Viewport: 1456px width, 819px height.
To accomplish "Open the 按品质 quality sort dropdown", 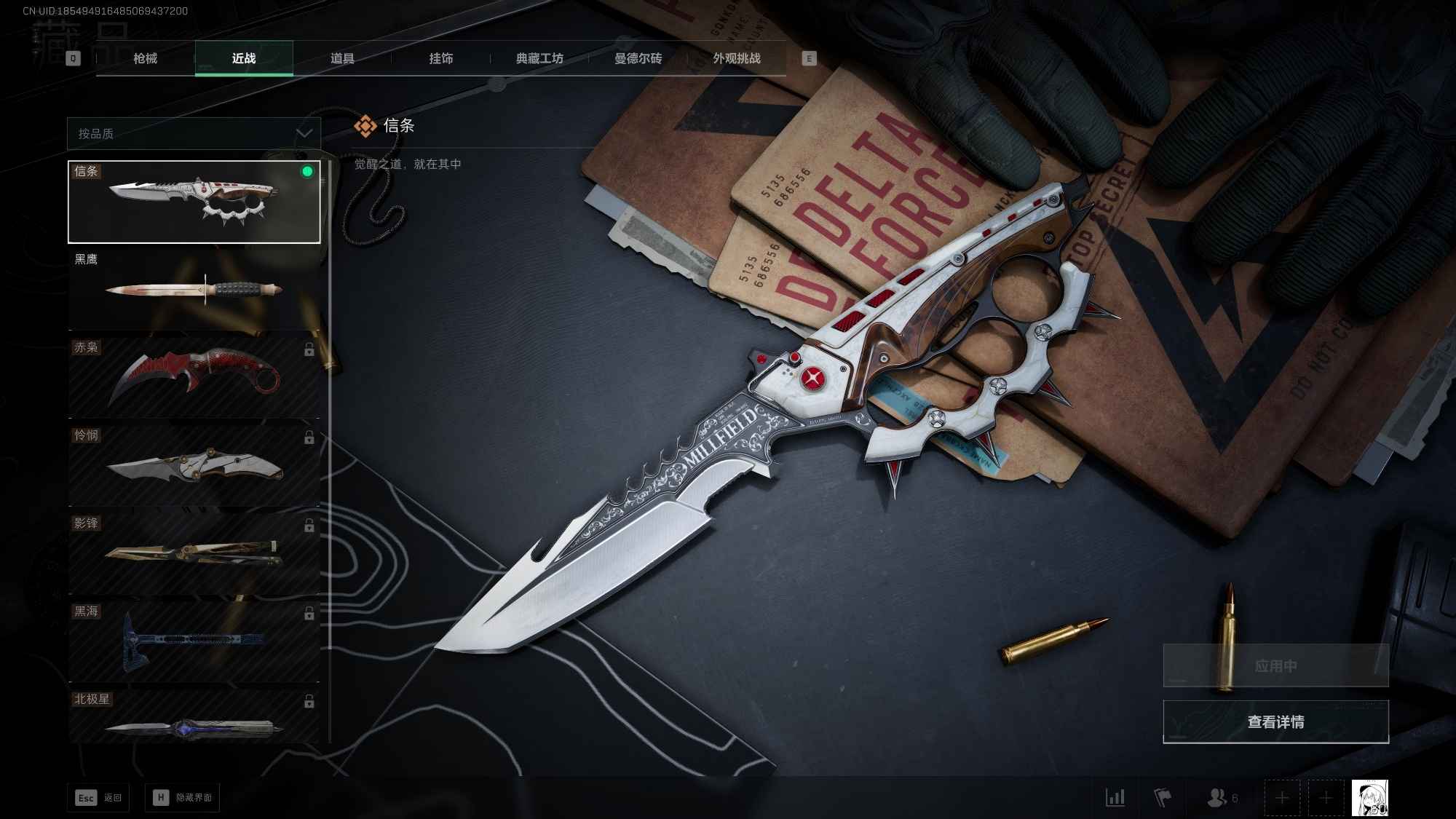I will click(x=193, y=133).
